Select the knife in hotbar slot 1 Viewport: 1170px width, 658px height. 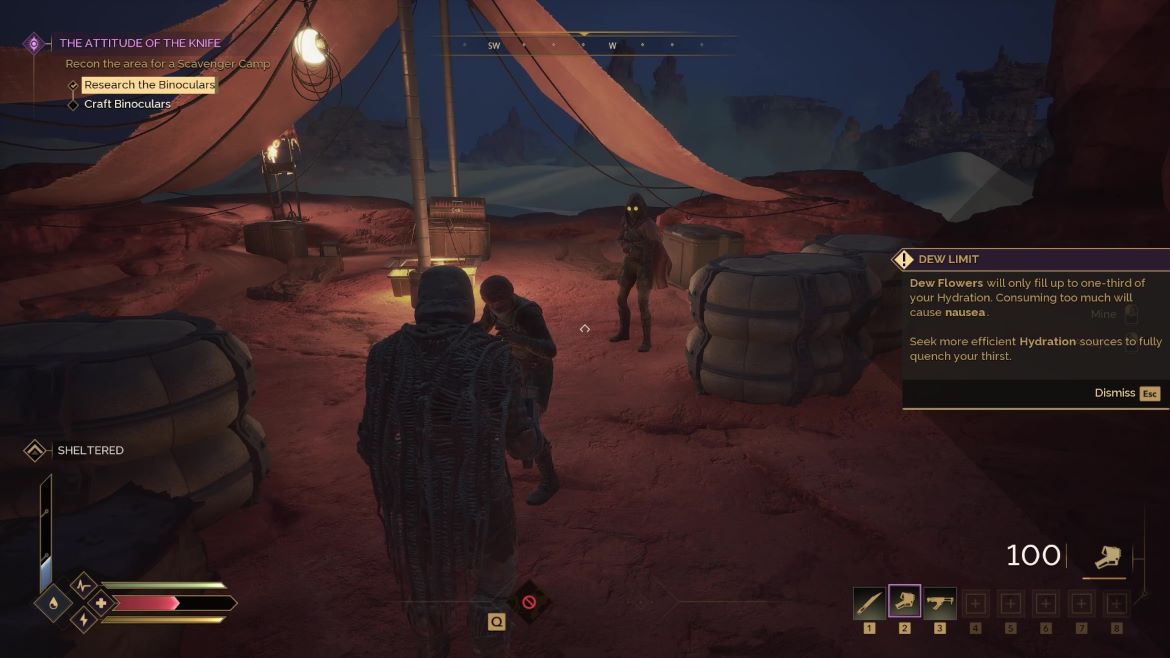(x=868, y=603)
